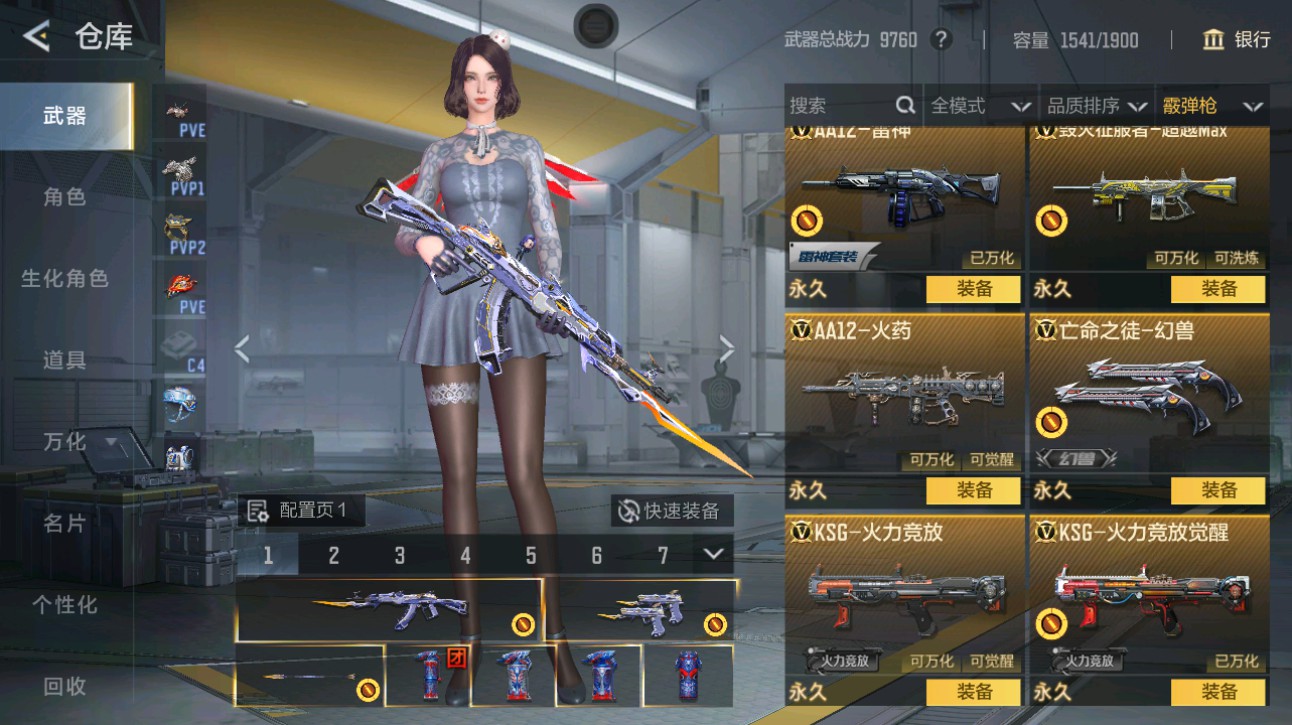The width and height of the screenshot is (1292, 725).
Task: Go back from the 仓库 screen
Action: tap(37, 38)
